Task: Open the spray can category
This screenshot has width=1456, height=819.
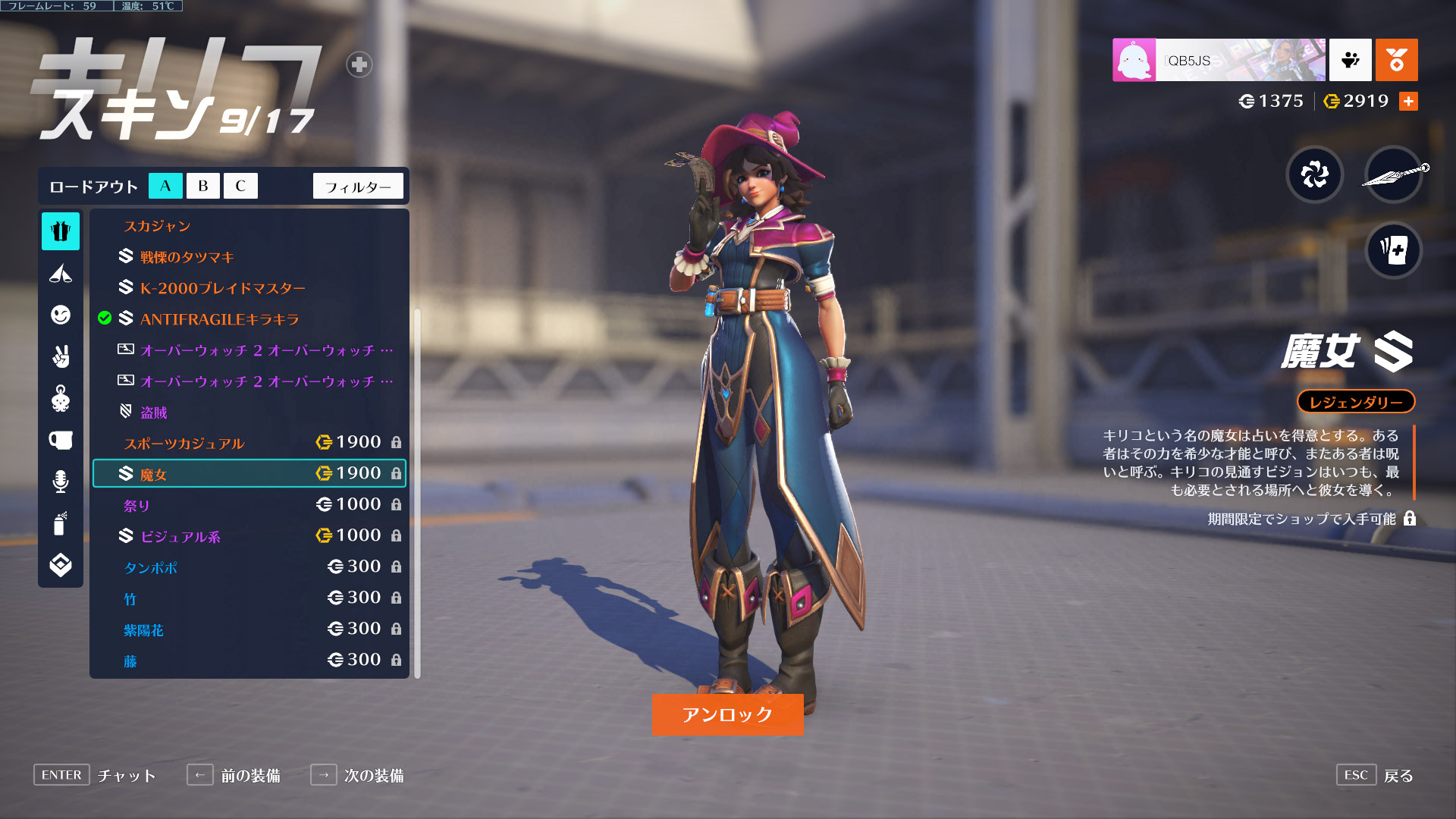Action: [x=61, y=523]
